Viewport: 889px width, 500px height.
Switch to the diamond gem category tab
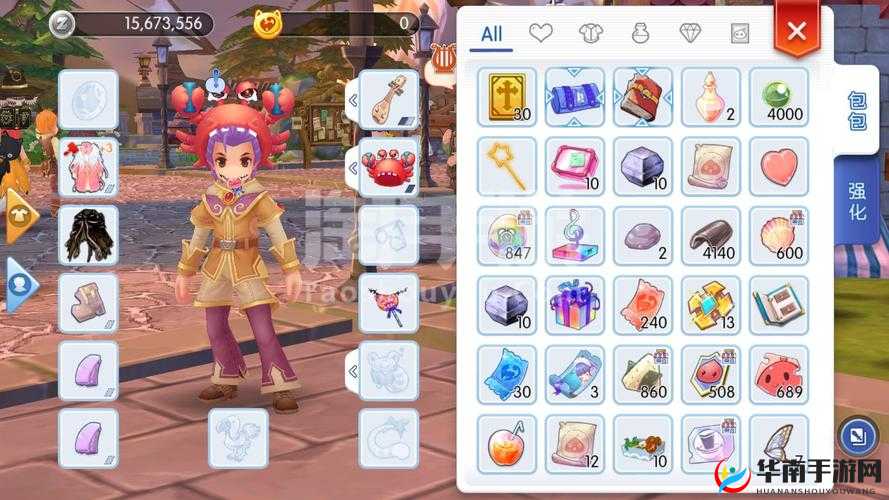coord(690,34)
